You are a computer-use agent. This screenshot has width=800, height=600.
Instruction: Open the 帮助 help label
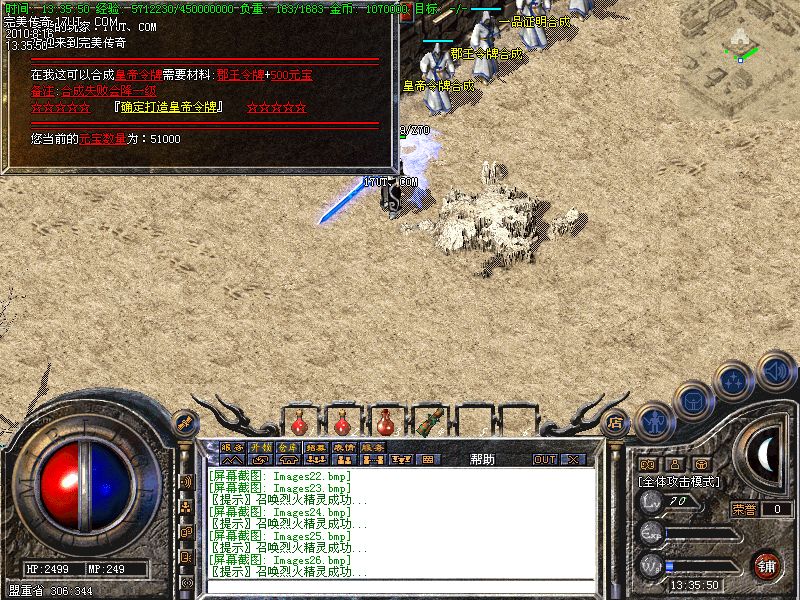(x=482, y=460)
